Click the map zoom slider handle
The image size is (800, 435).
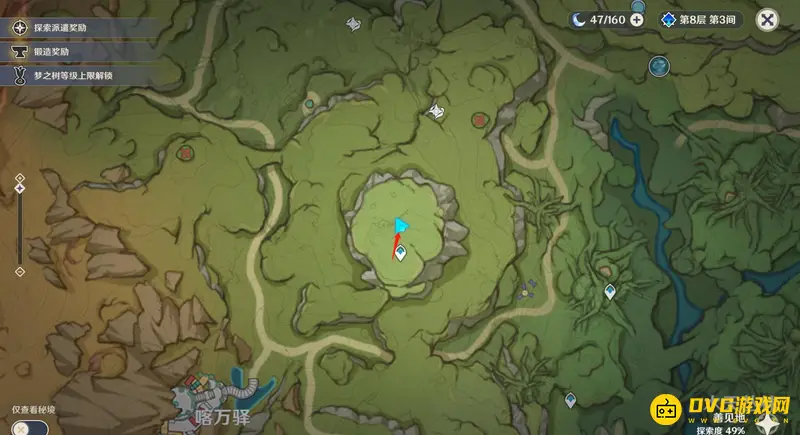(19, 187)
